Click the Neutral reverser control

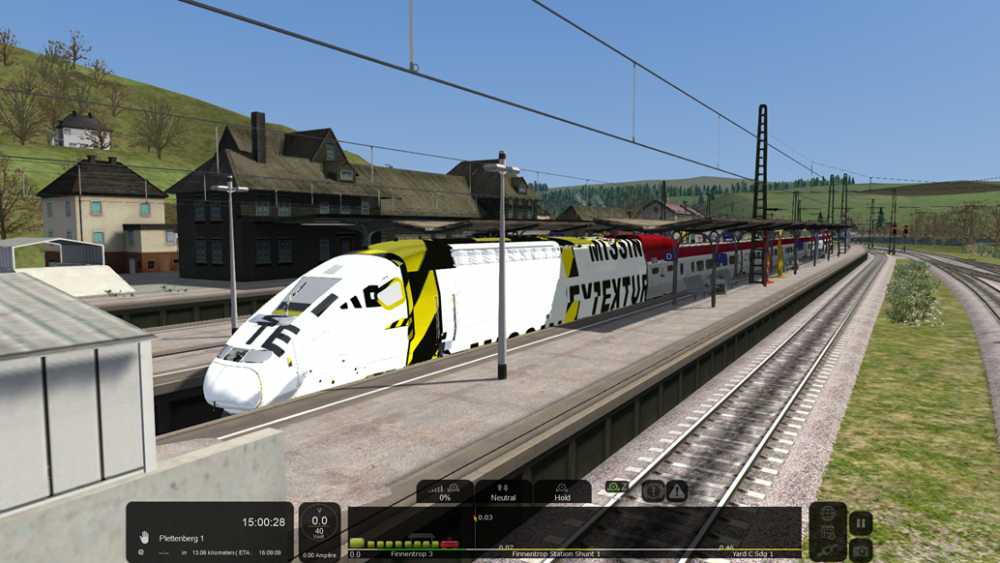[503, 491]
